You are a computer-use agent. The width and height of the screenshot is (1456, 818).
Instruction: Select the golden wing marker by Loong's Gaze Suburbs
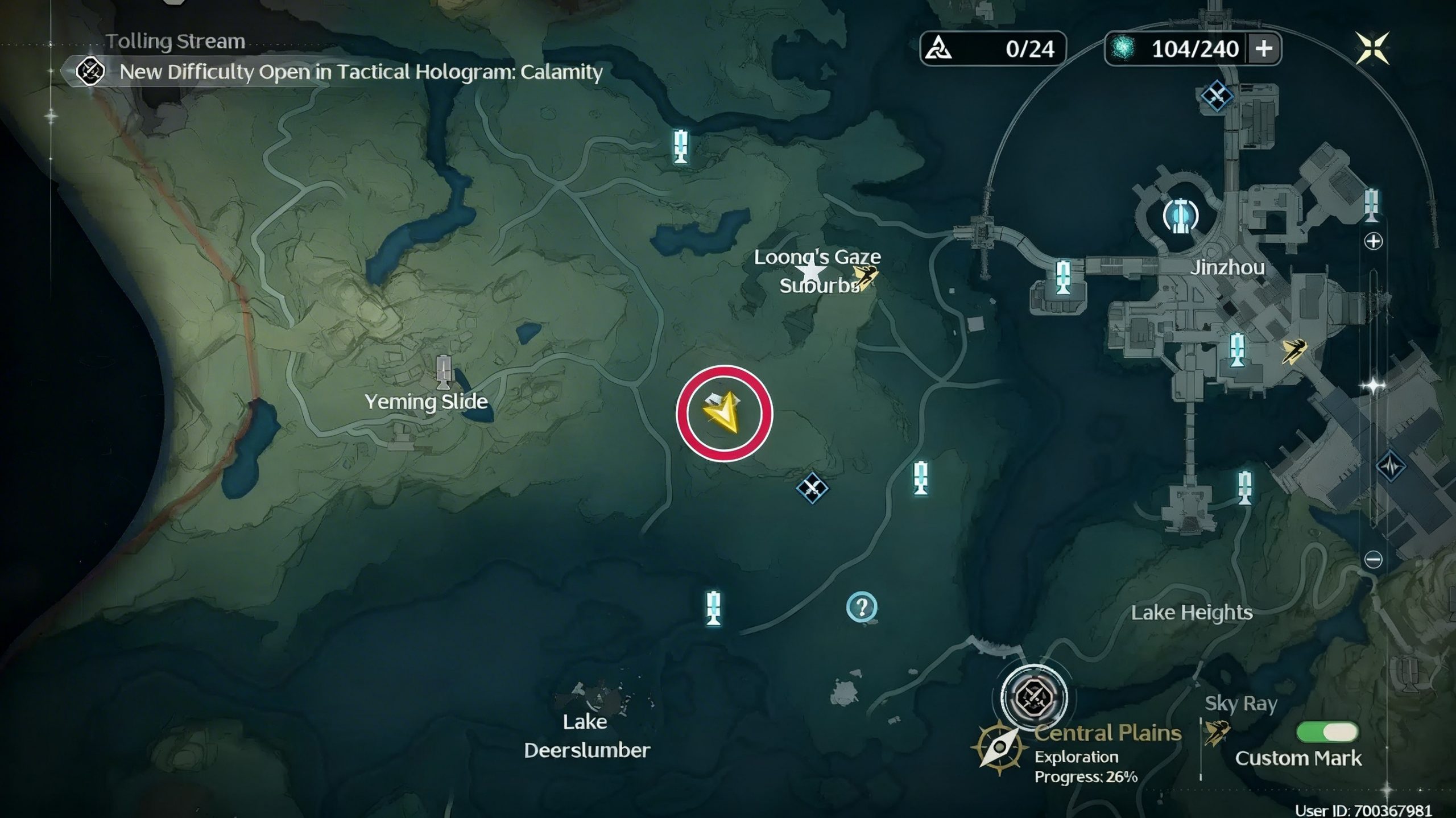[864, 277]
